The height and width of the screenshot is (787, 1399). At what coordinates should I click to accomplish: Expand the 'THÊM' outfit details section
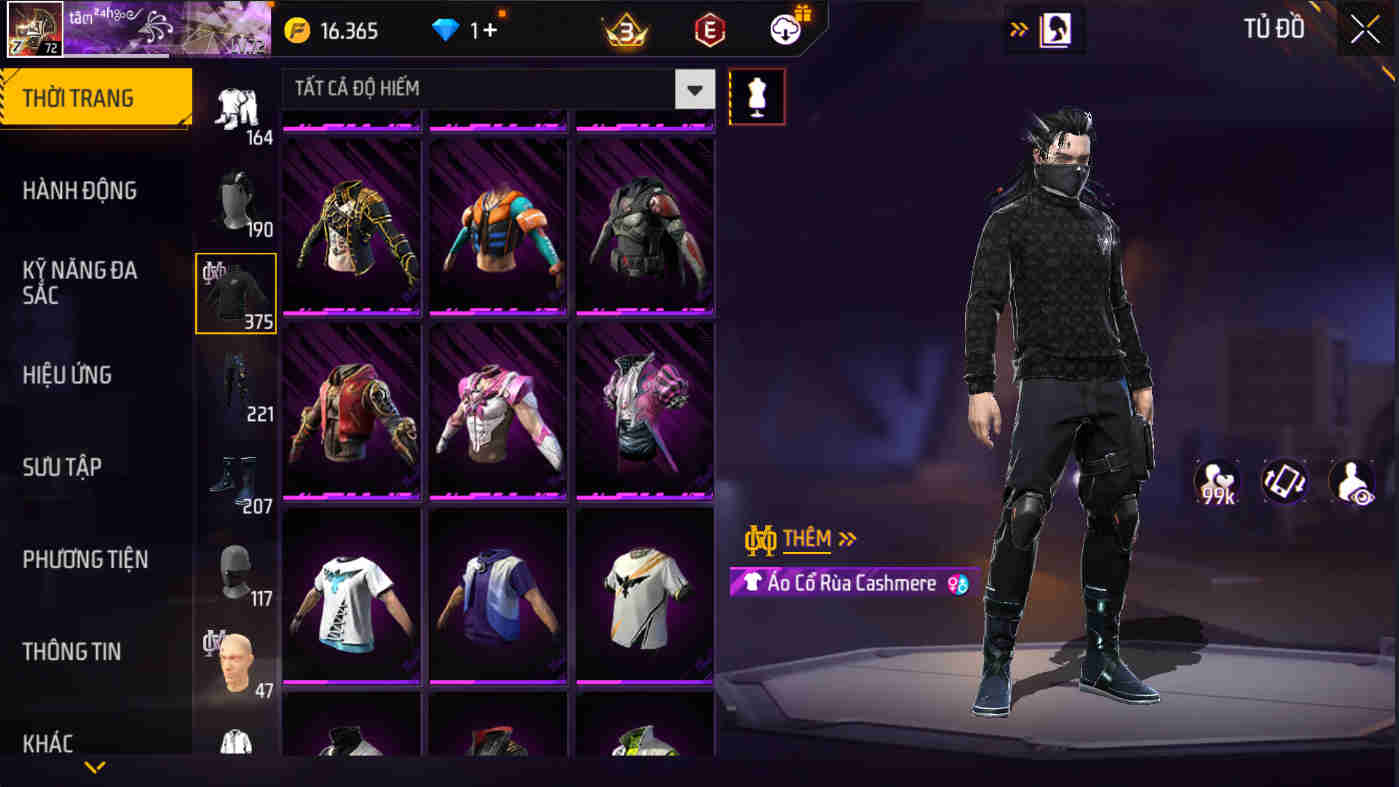[x=800, y=539]
